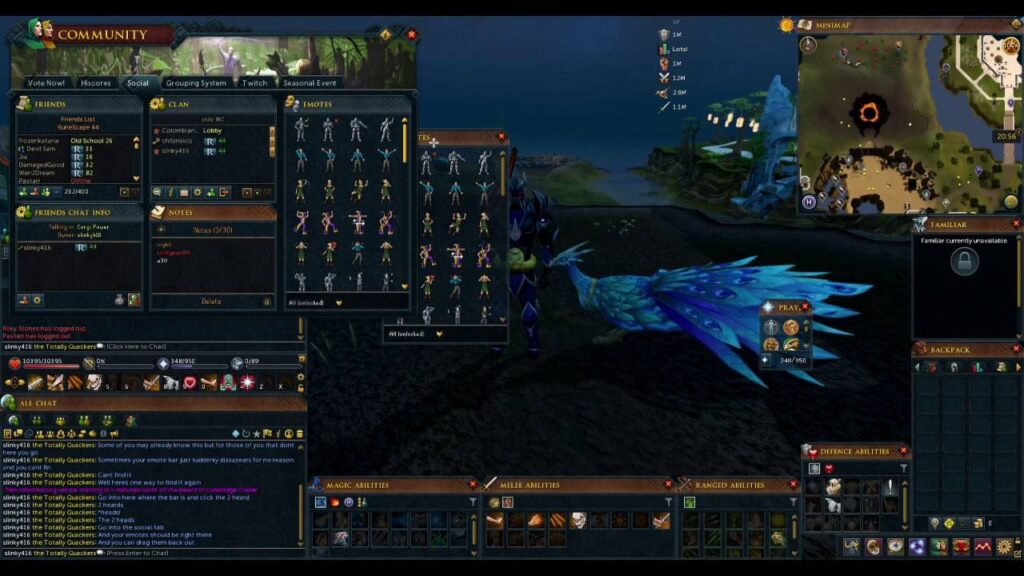Click the chat input line at bottom

pyautogui.click(x=150, y=552)
